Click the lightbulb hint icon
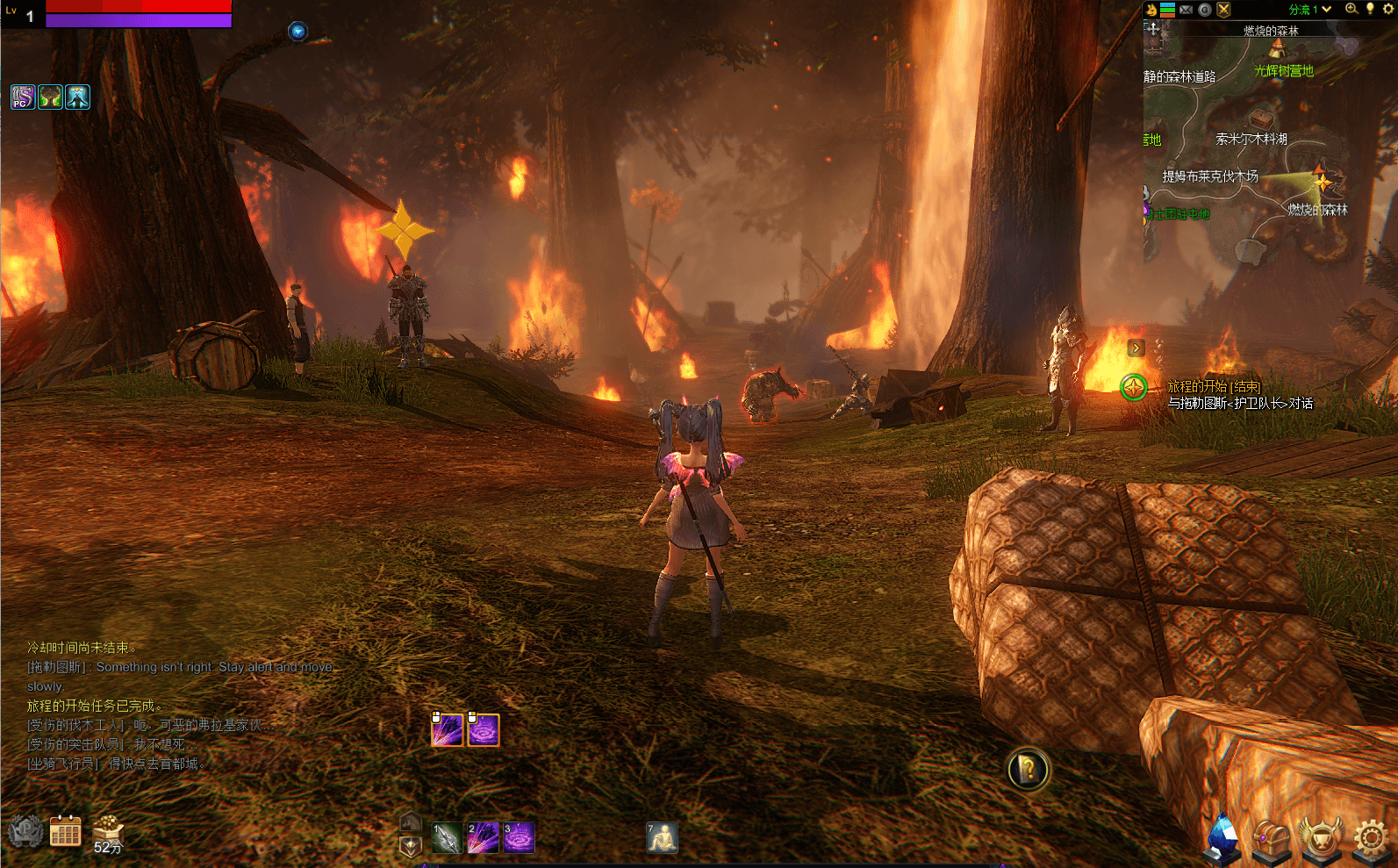 point(1370,9)
